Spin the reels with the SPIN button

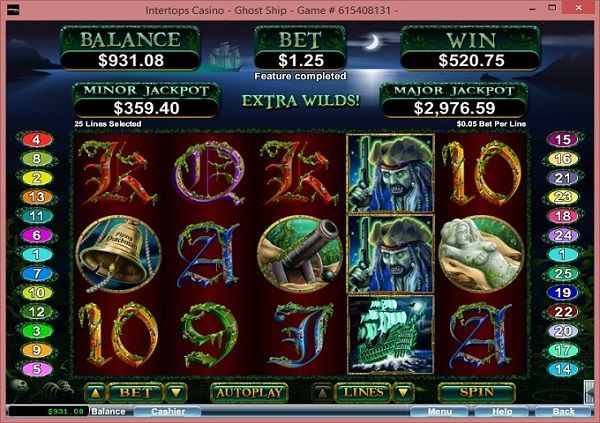click(476, 392)
